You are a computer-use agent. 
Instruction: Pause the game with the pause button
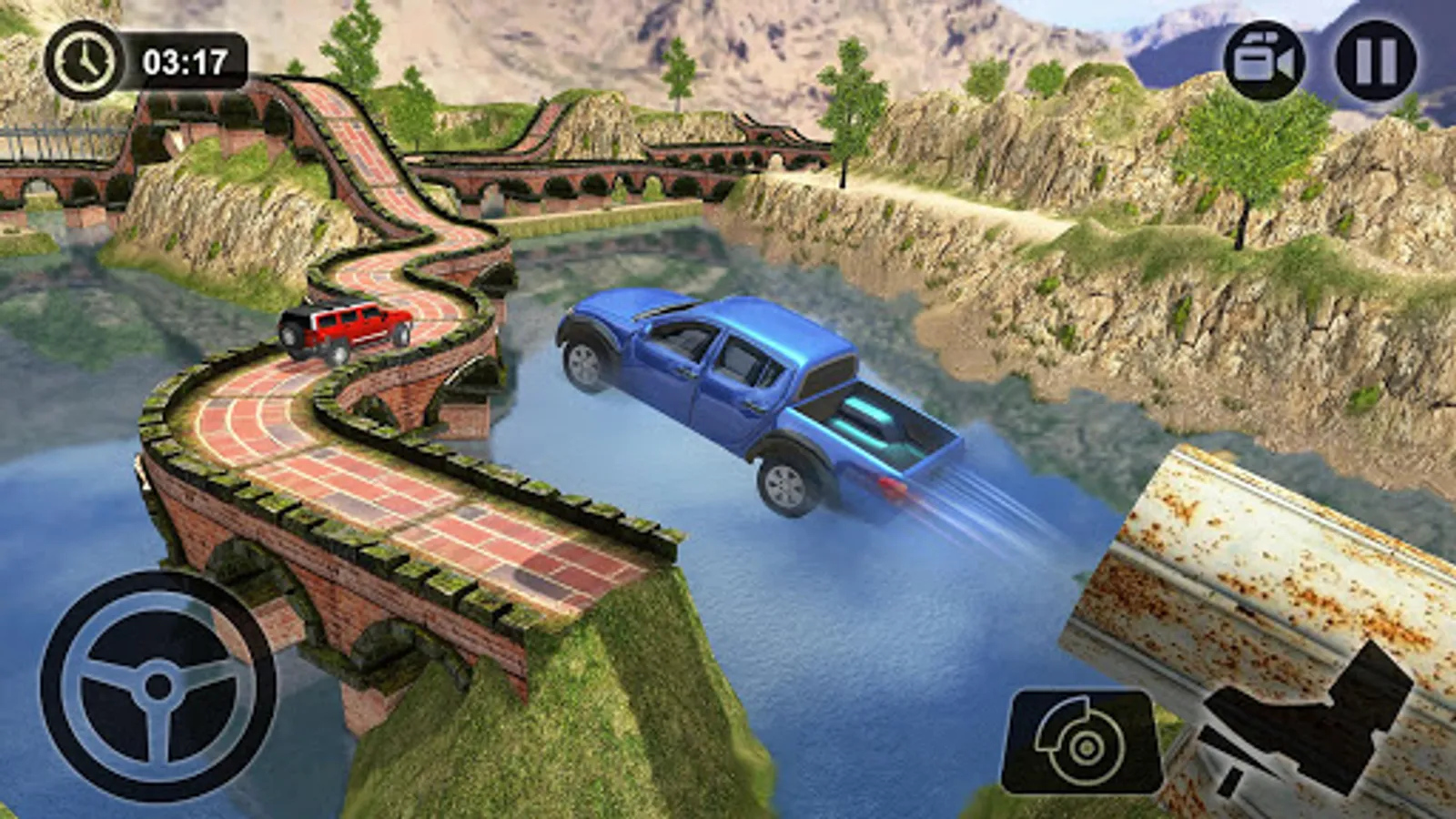coord(1375,61)
